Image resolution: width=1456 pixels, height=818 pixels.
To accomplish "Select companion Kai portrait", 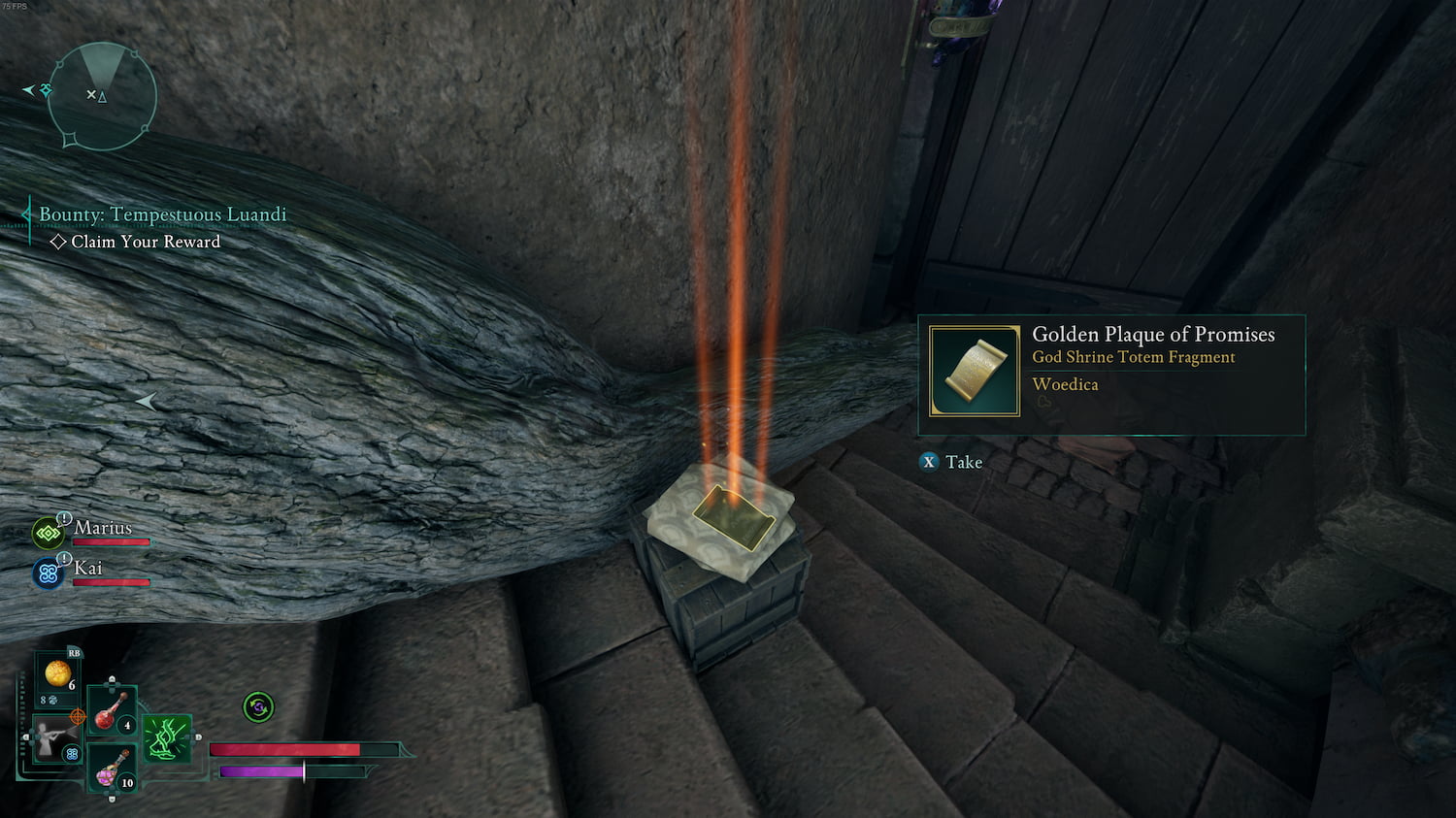I will coord(48,573).
